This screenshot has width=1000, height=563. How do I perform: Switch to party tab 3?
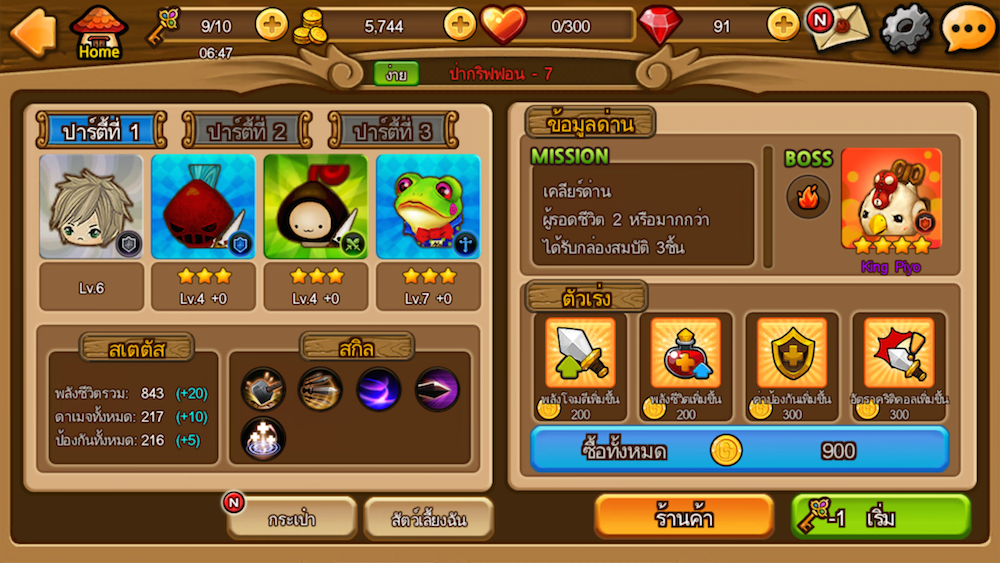point(393,131)
